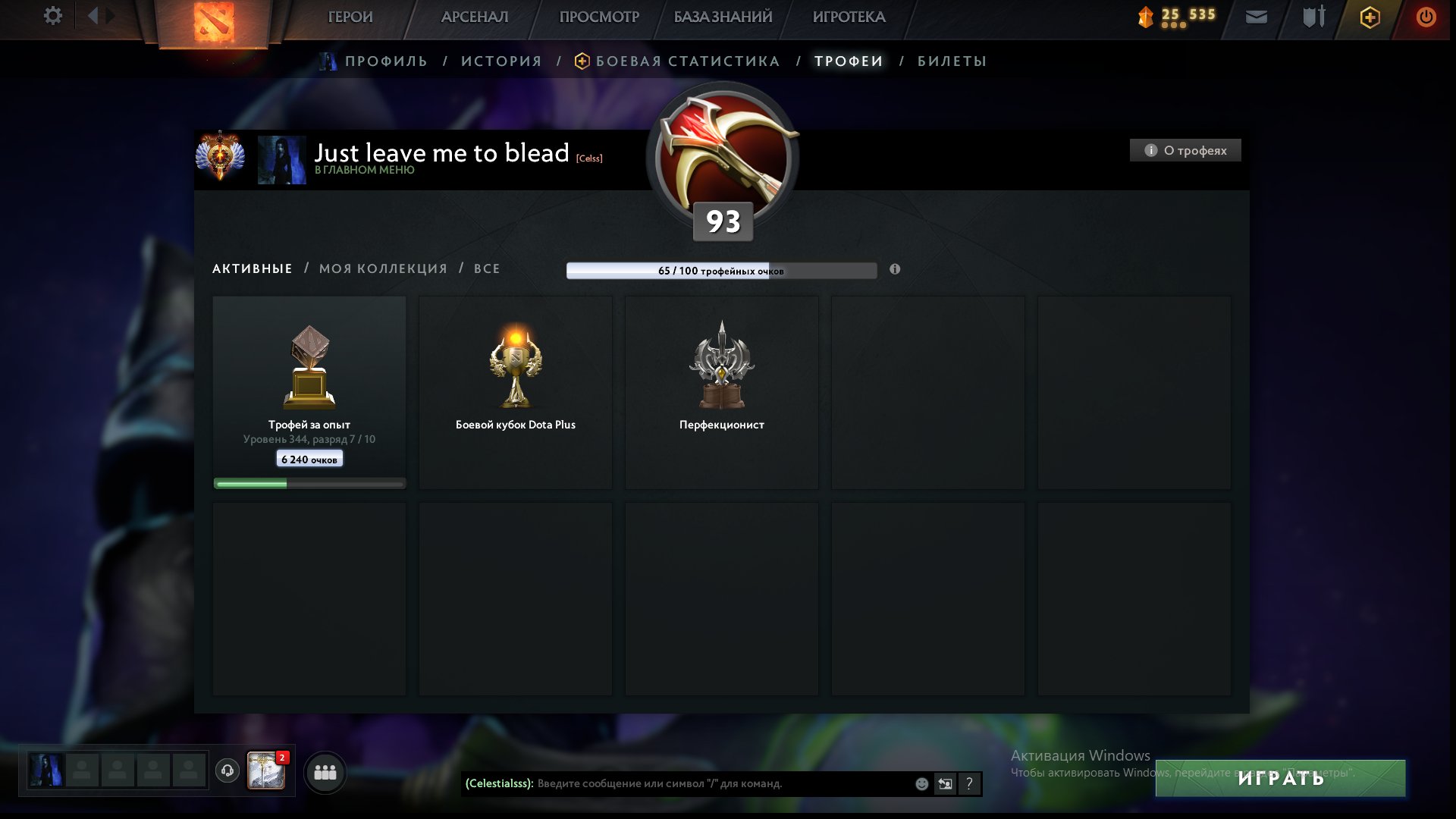Focus the chat message input field
This screenshot has width=1456, height=819.
720,783
